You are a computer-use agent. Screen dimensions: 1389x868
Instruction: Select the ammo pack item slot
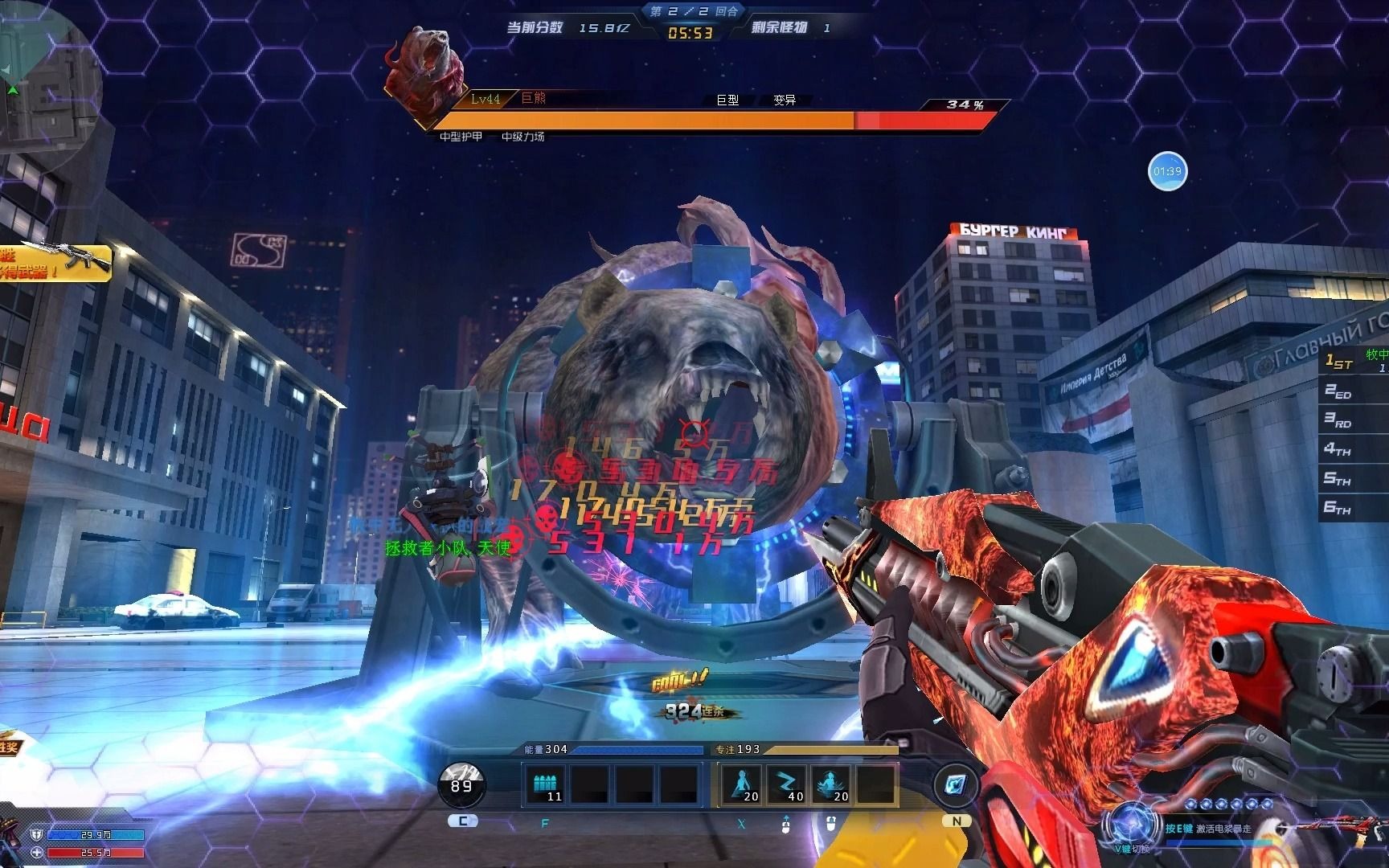pos(545,784)
